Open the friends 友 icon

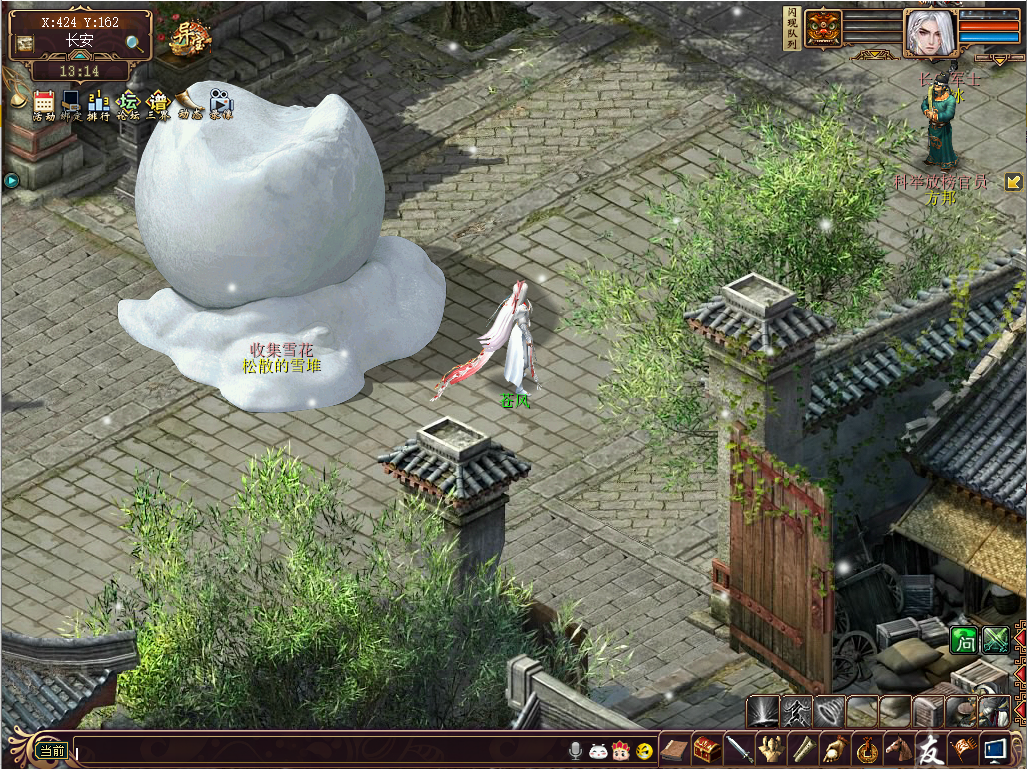click(x=931, y=748)
